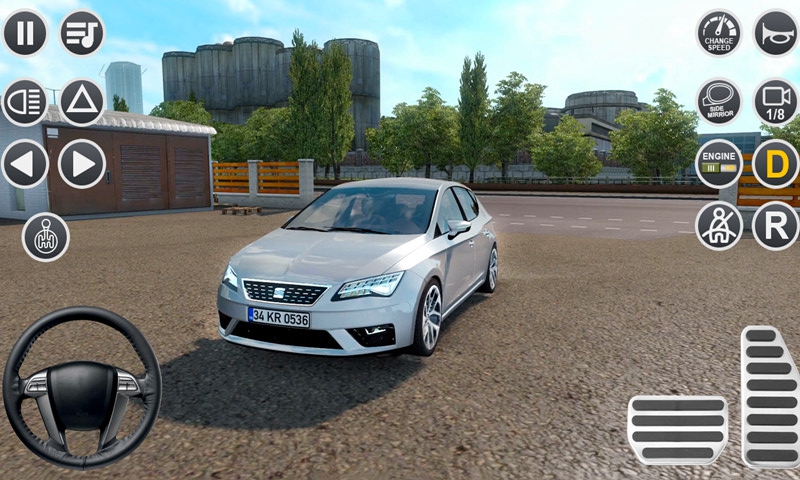Tap the manual gear shifter icon
This screenshot has width=800, height=480.
coord(46,237)
